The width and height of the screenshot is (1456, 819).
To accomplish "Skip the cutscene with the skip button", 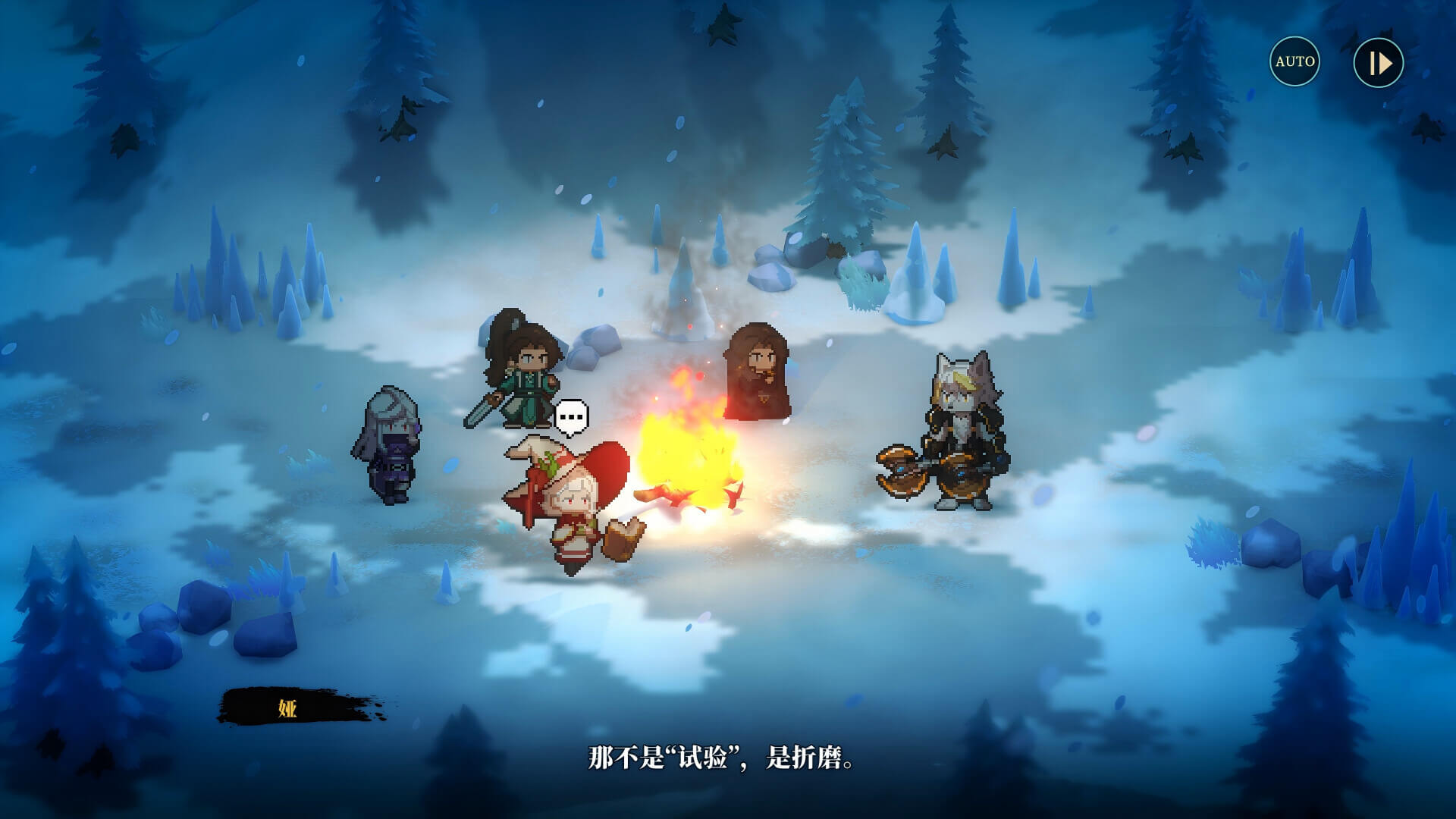I will 1378,62.
